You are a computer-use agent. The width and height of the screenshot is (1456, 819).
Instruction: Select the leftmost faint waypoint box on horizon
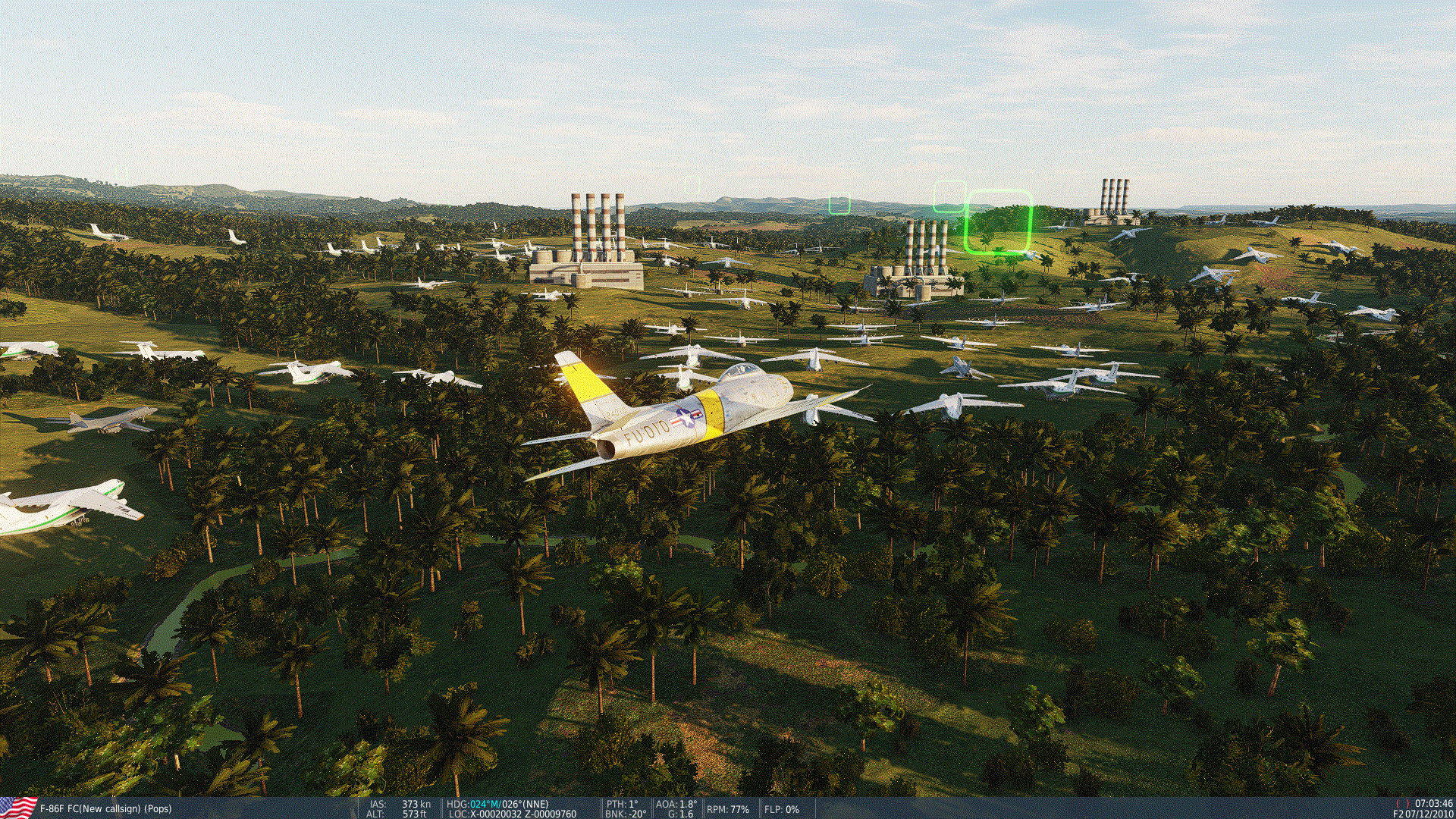click(692, 184)
